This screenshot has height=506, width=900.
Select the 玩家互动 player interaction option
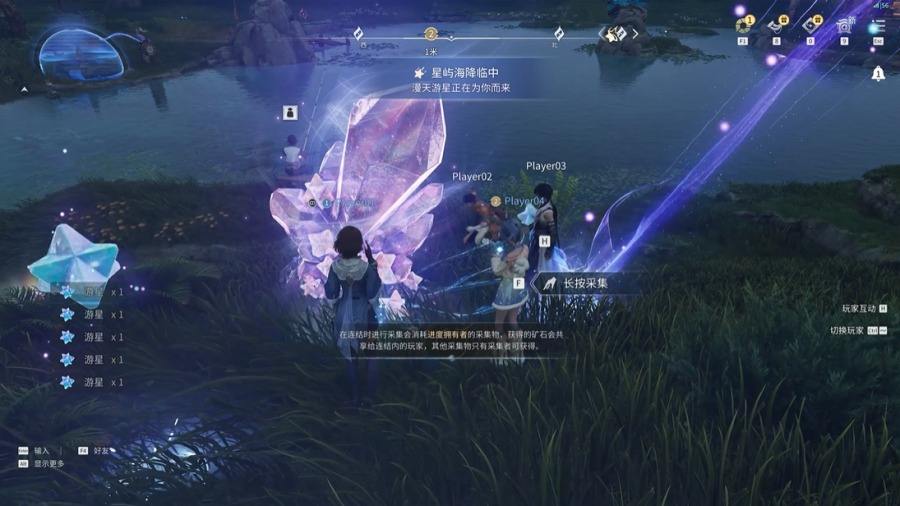pyautogui.click(x=858, y=309)
